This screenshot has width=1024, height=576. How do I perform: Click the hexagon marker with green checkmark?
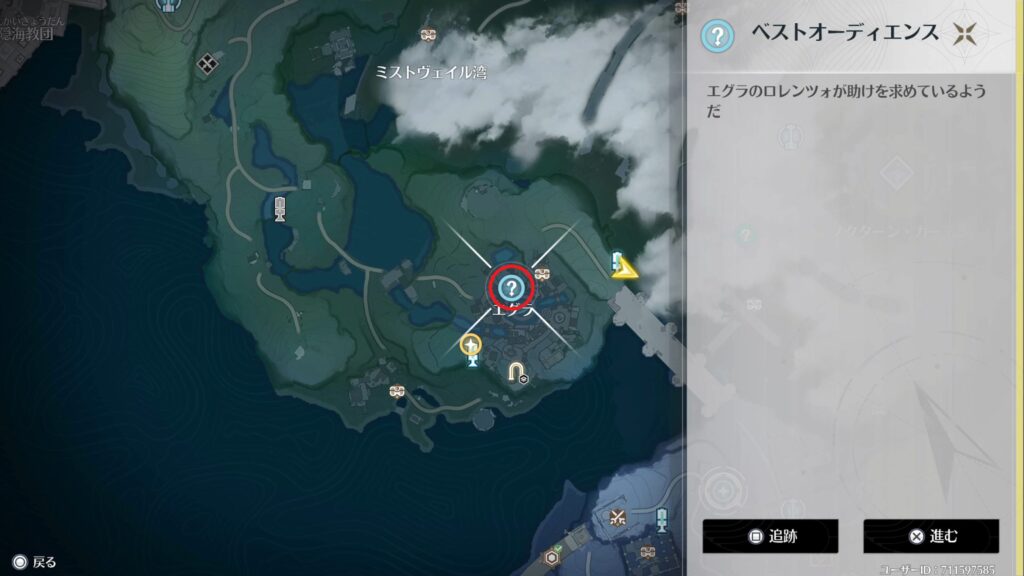click(x=551, y=557)
